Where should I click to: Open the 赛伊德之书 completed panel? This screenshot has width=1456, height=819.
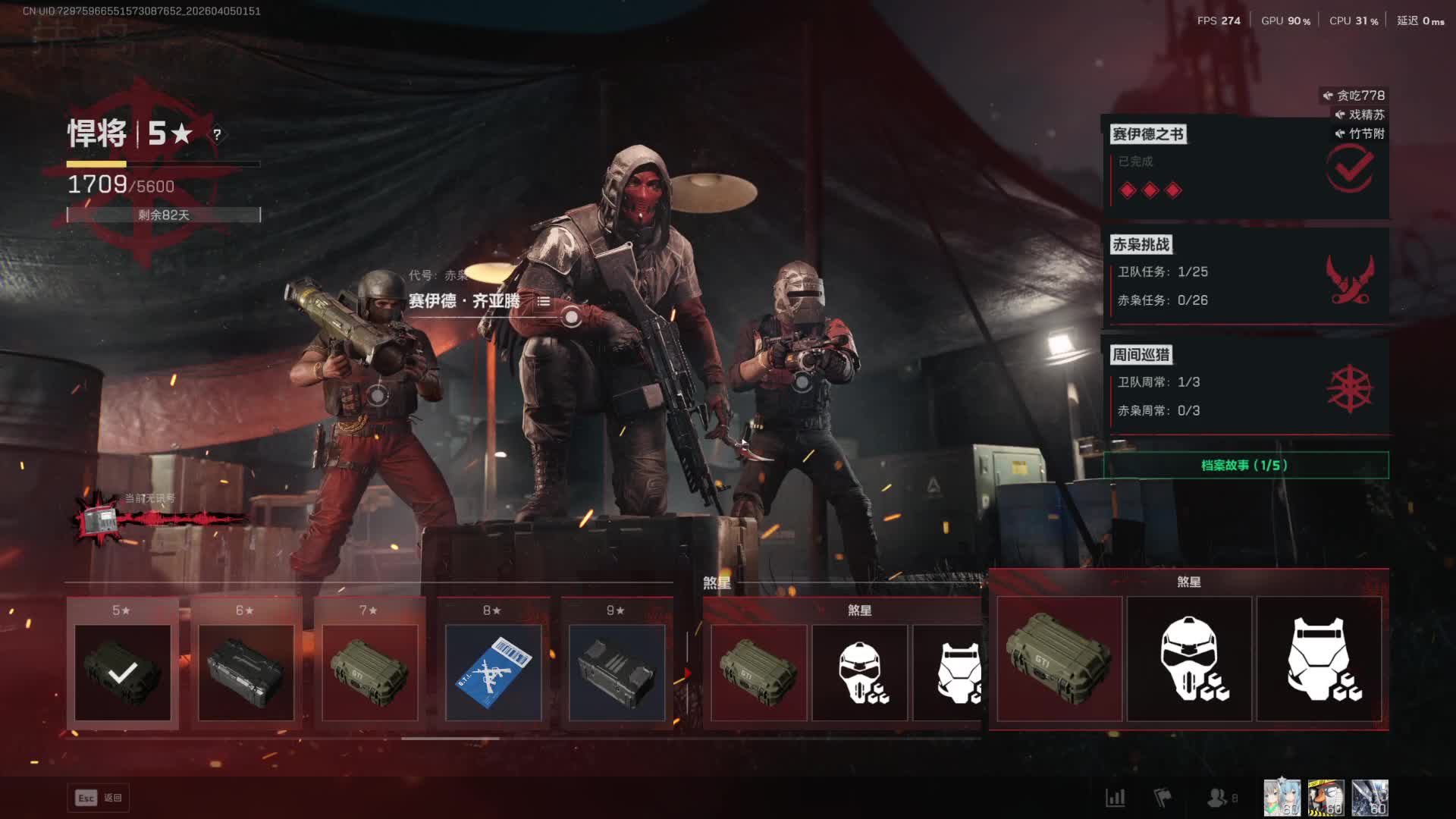[1245, 168]
